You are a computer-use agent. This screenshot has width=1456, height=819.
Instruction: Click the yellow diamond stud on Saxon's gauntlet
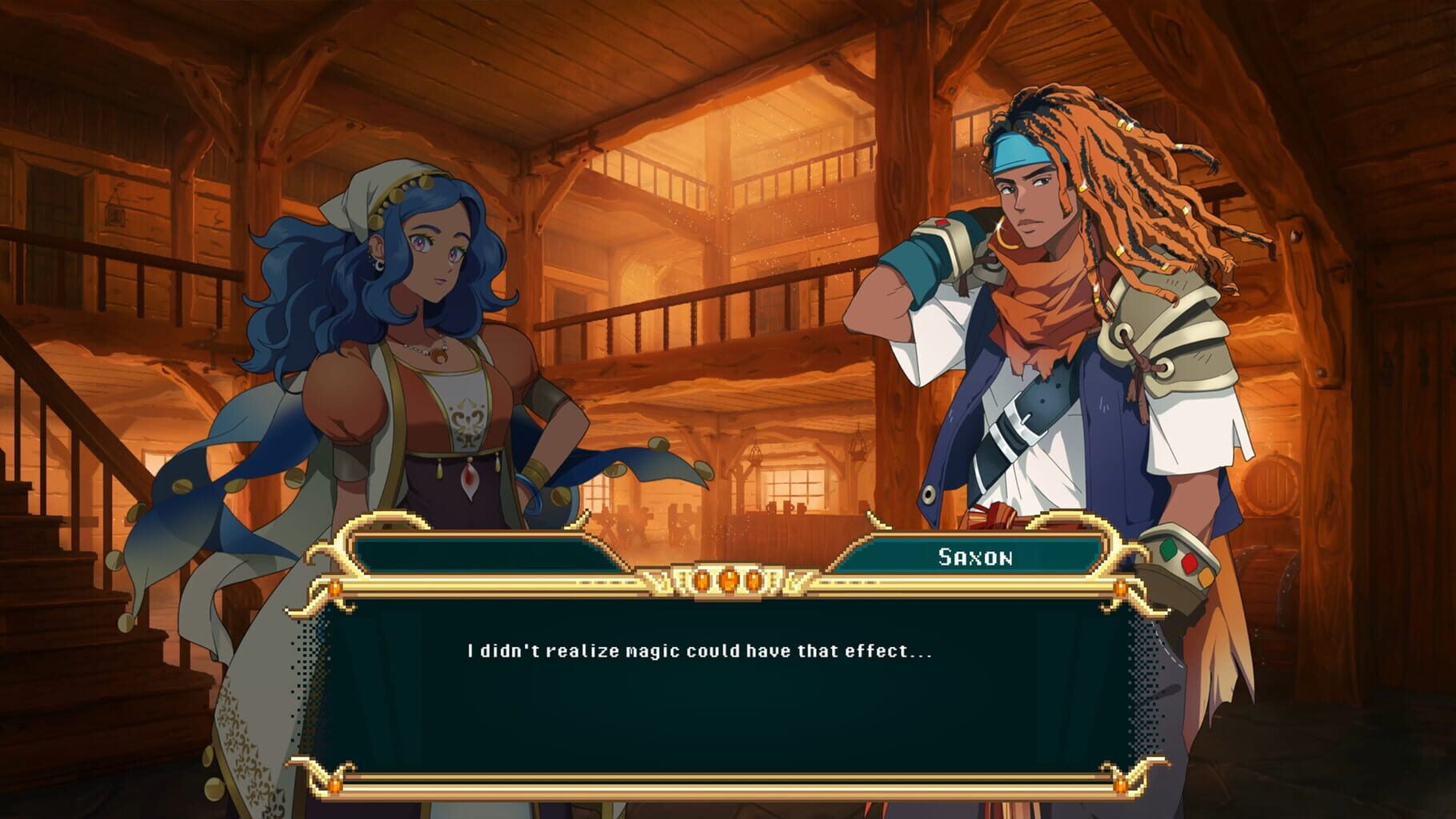[1206, 577]
